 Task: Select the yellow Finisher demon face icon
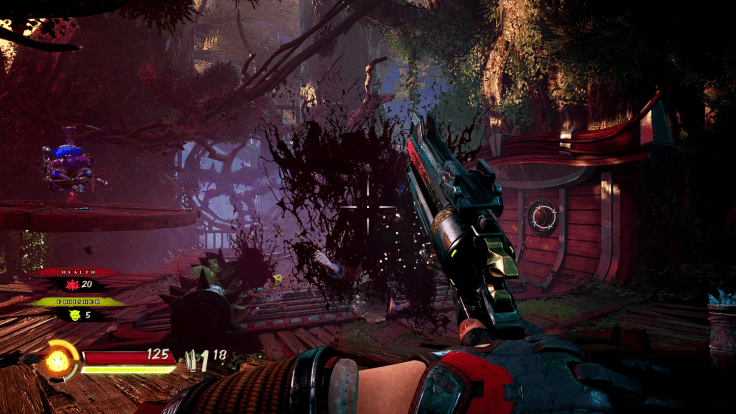[74, 315]
